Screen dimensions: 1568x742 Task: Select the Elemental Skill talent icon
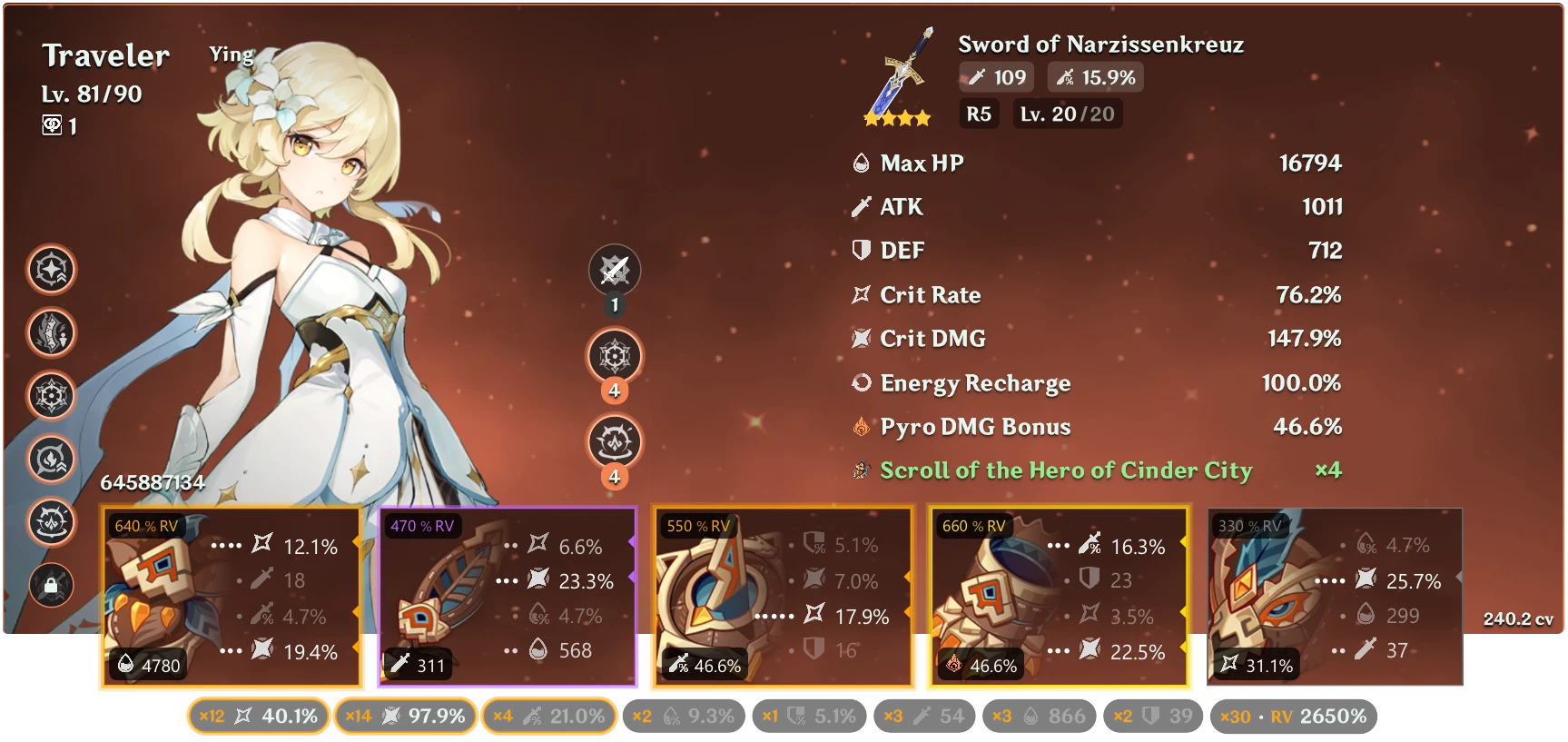point(616,356)
